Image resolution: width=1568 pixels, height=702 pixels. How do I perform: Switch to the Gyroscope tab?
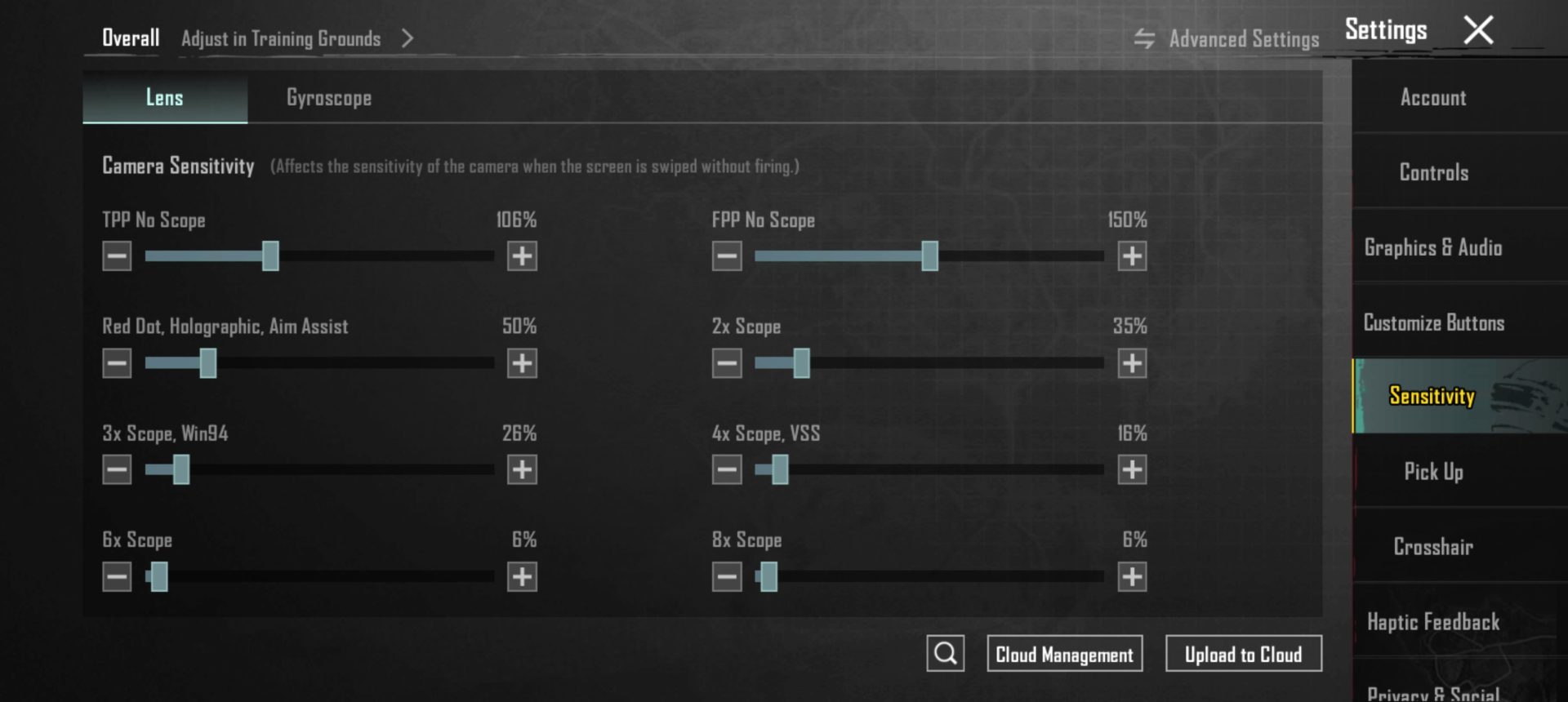pyautogui.click(x=327, y=97)
